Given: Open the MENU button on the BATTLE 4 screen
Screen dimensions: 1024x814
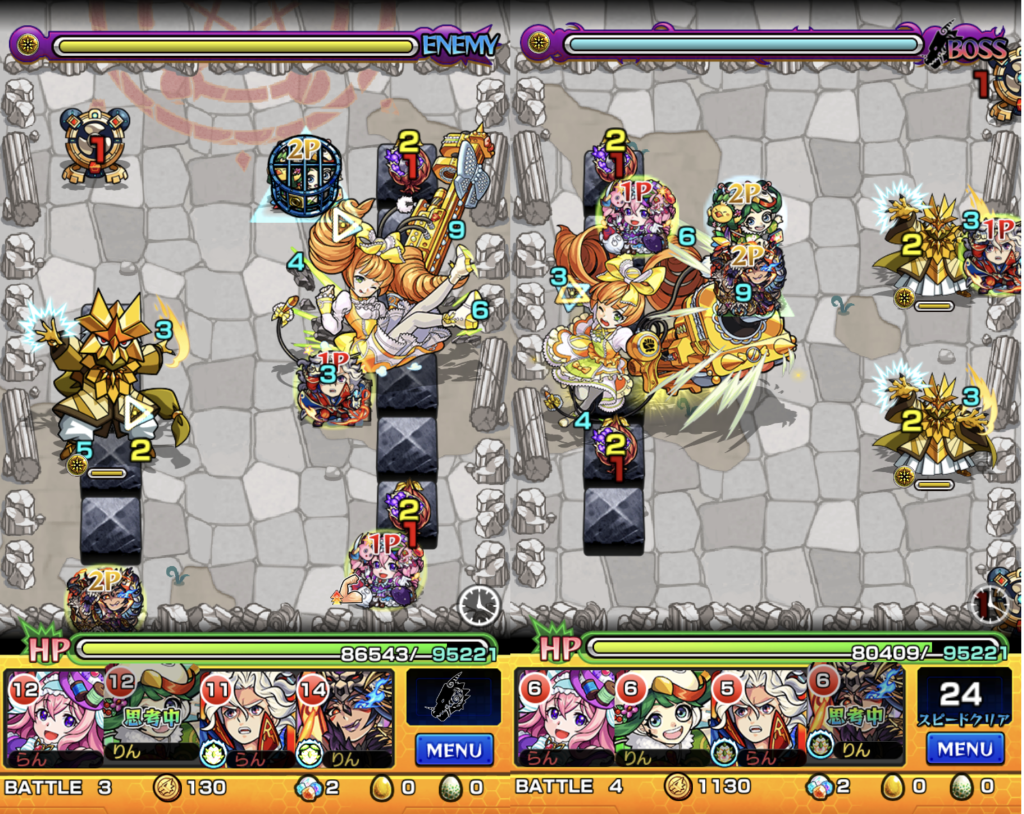Looking at the screenshot, I should tap(965, 748).
